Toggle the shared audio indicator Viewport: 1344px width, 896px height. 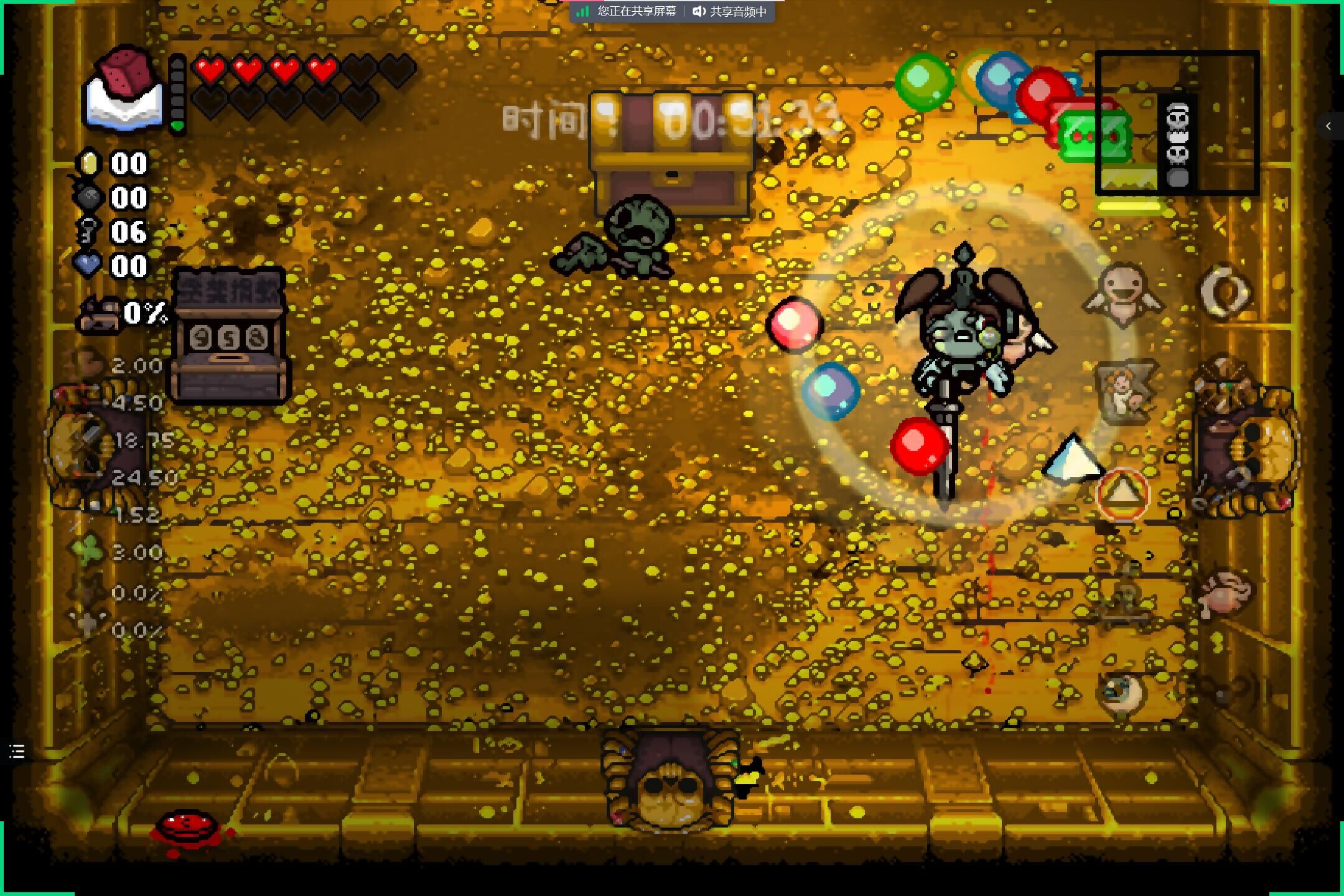pos(730,11)
